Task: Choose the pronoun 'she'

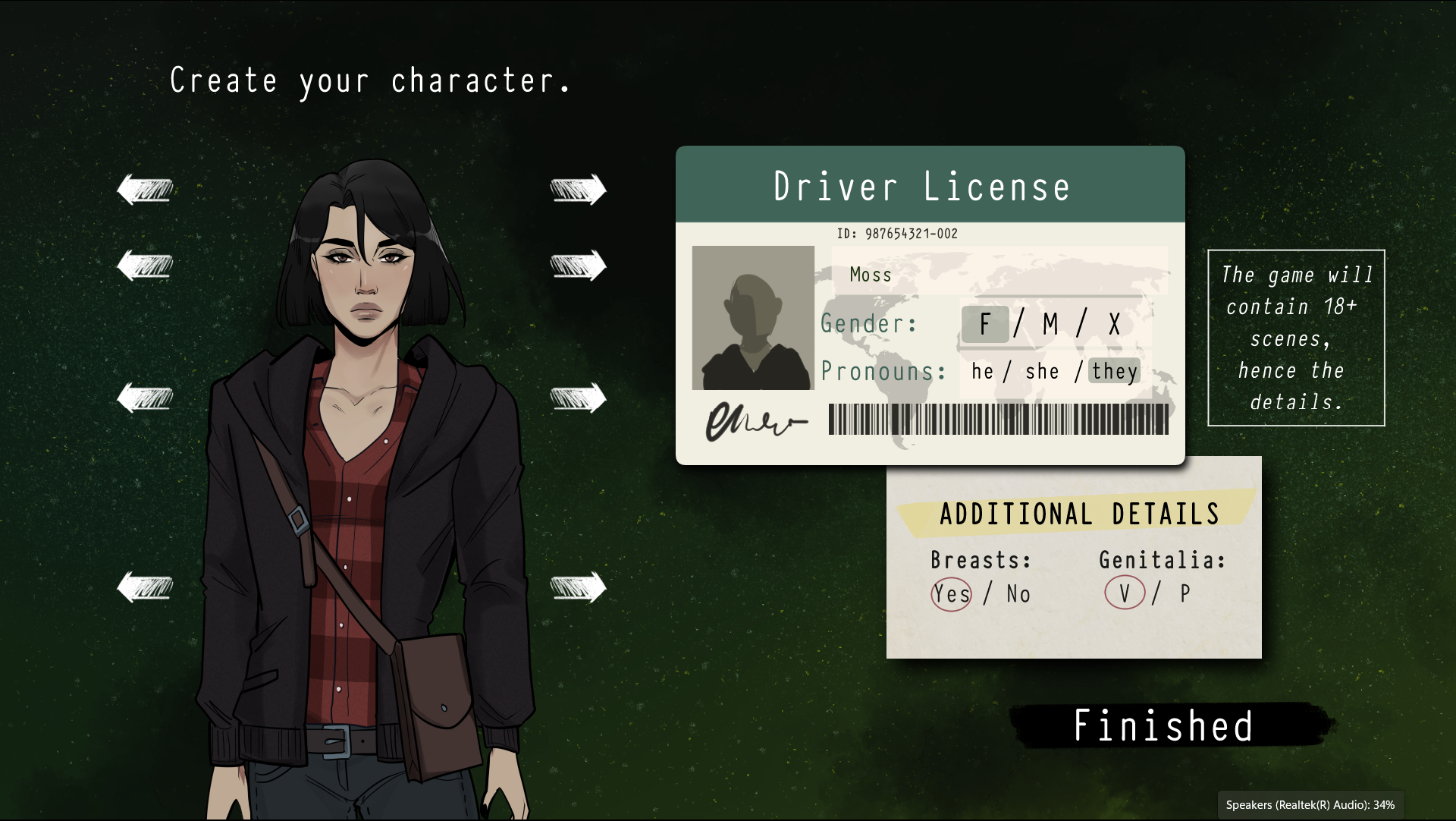Action: tap(1042, 371)
